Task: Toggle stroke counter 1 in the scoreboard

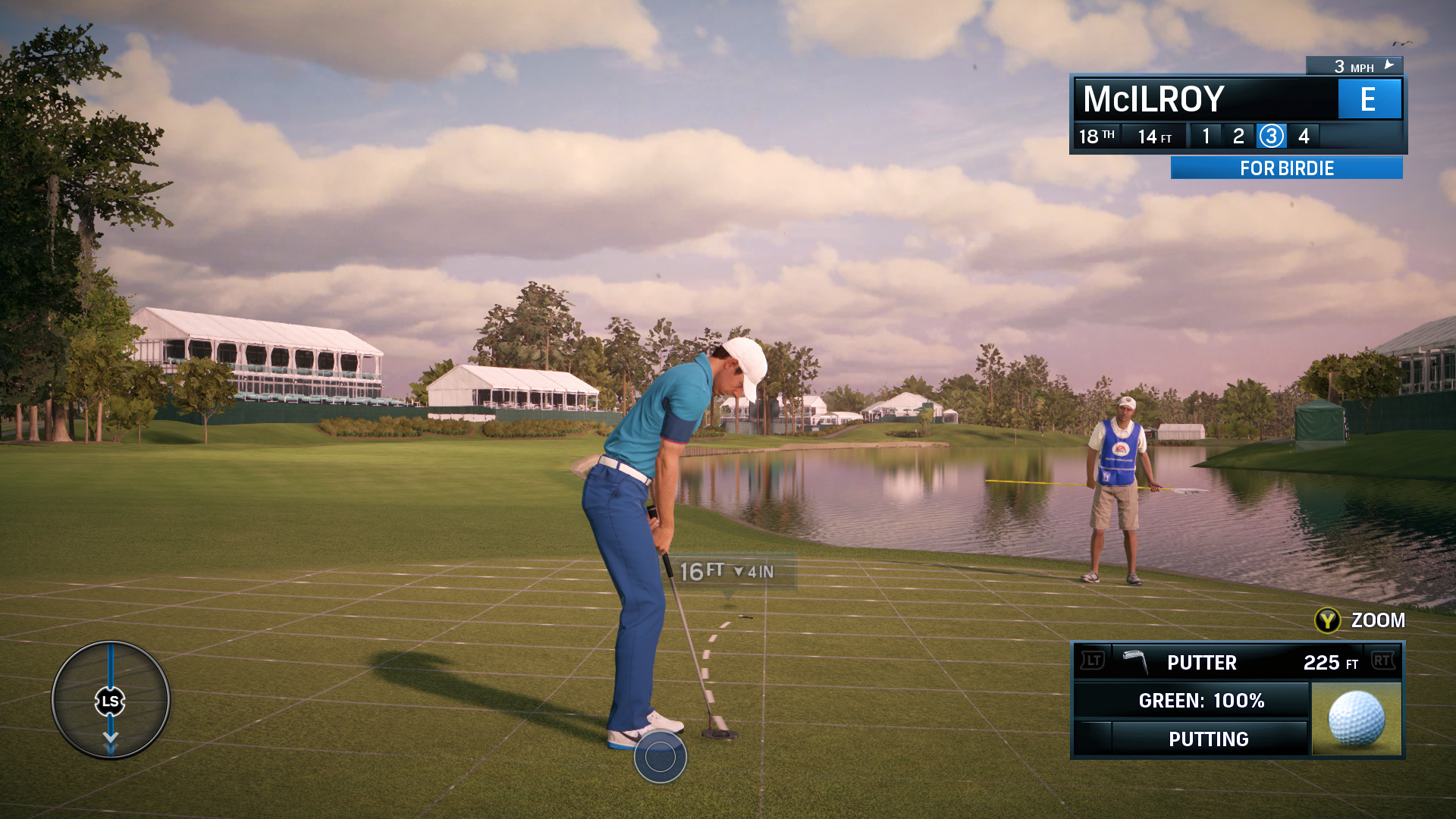Action: 1206,136
